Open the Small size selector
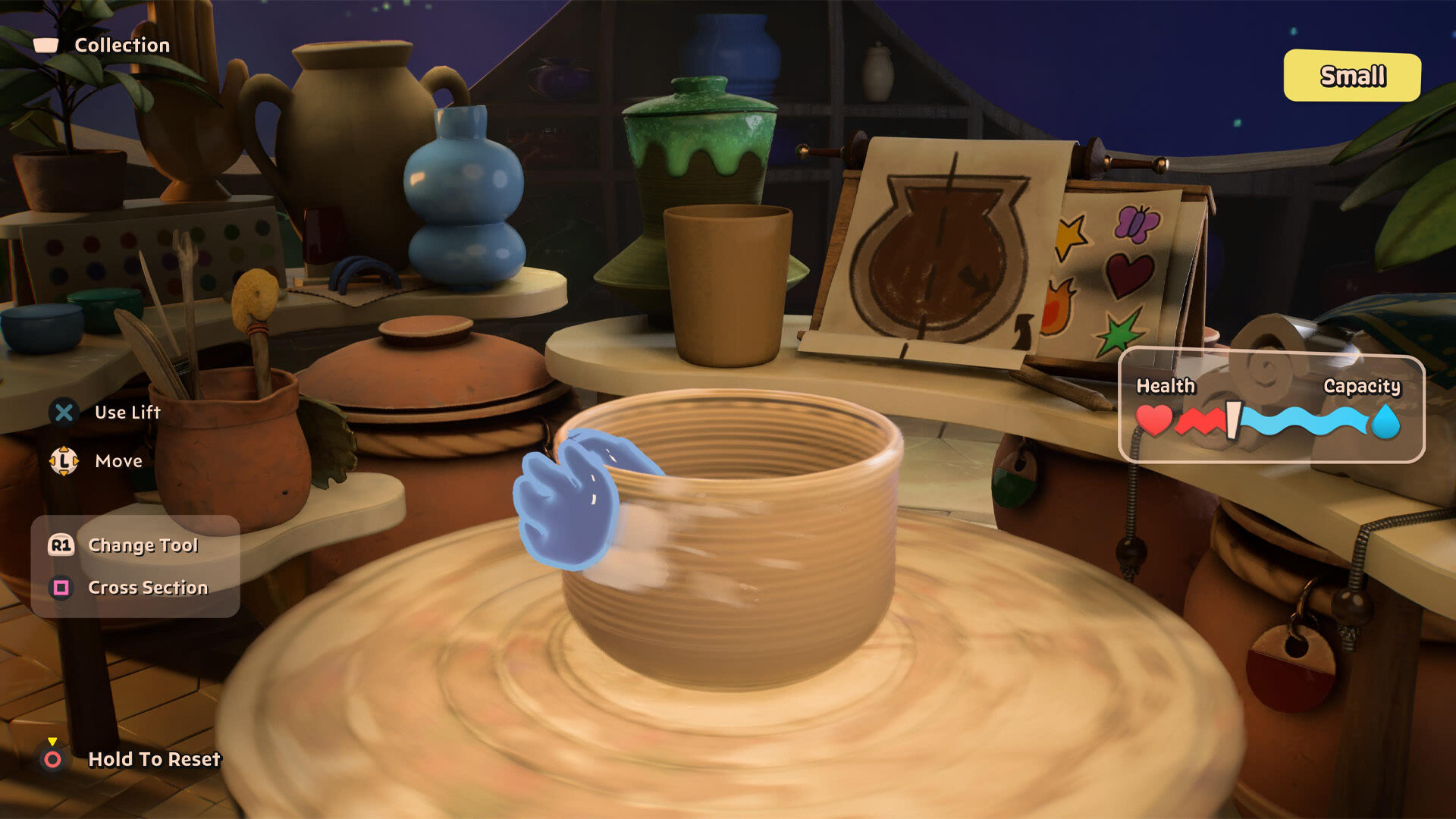This screenshot has height=819, width=1456. pos(1352,76)
